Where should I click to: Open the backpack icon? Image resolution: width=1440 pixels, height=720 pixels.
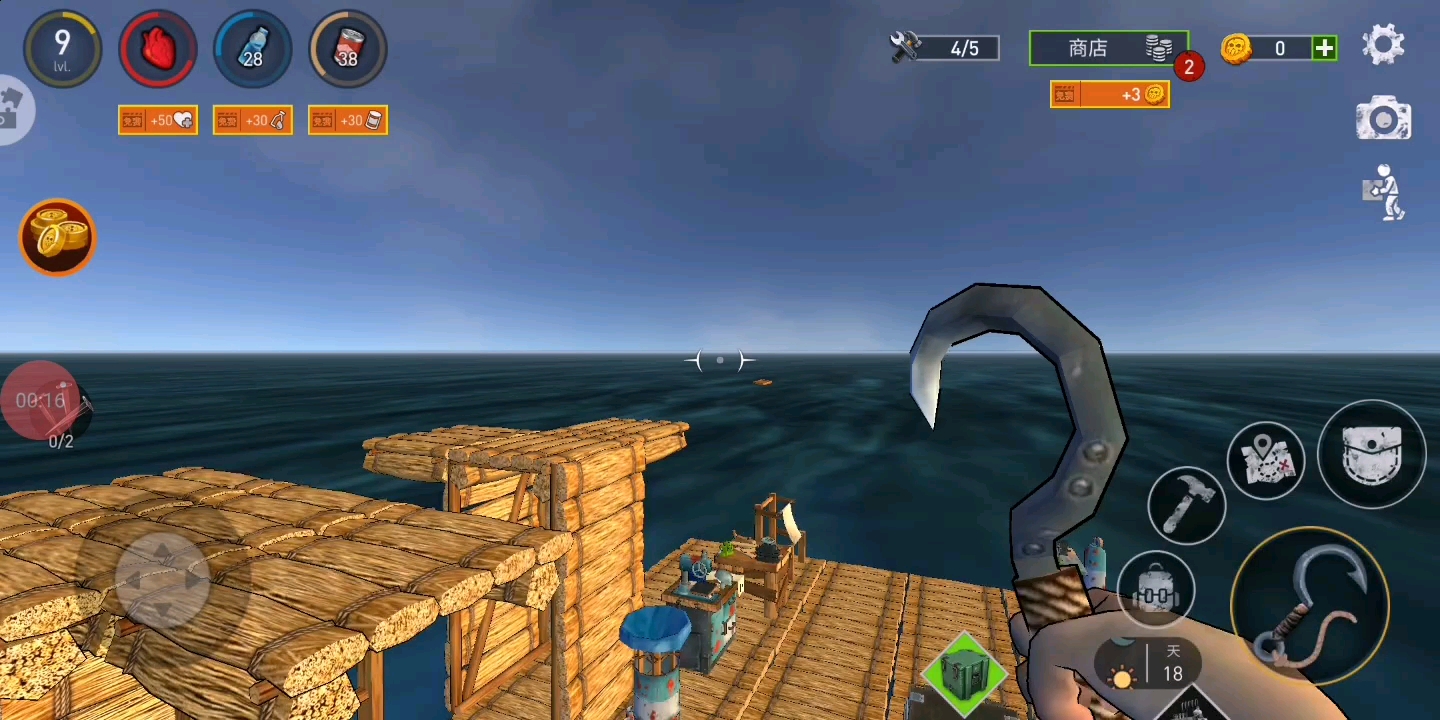(x=1155, y=589)
